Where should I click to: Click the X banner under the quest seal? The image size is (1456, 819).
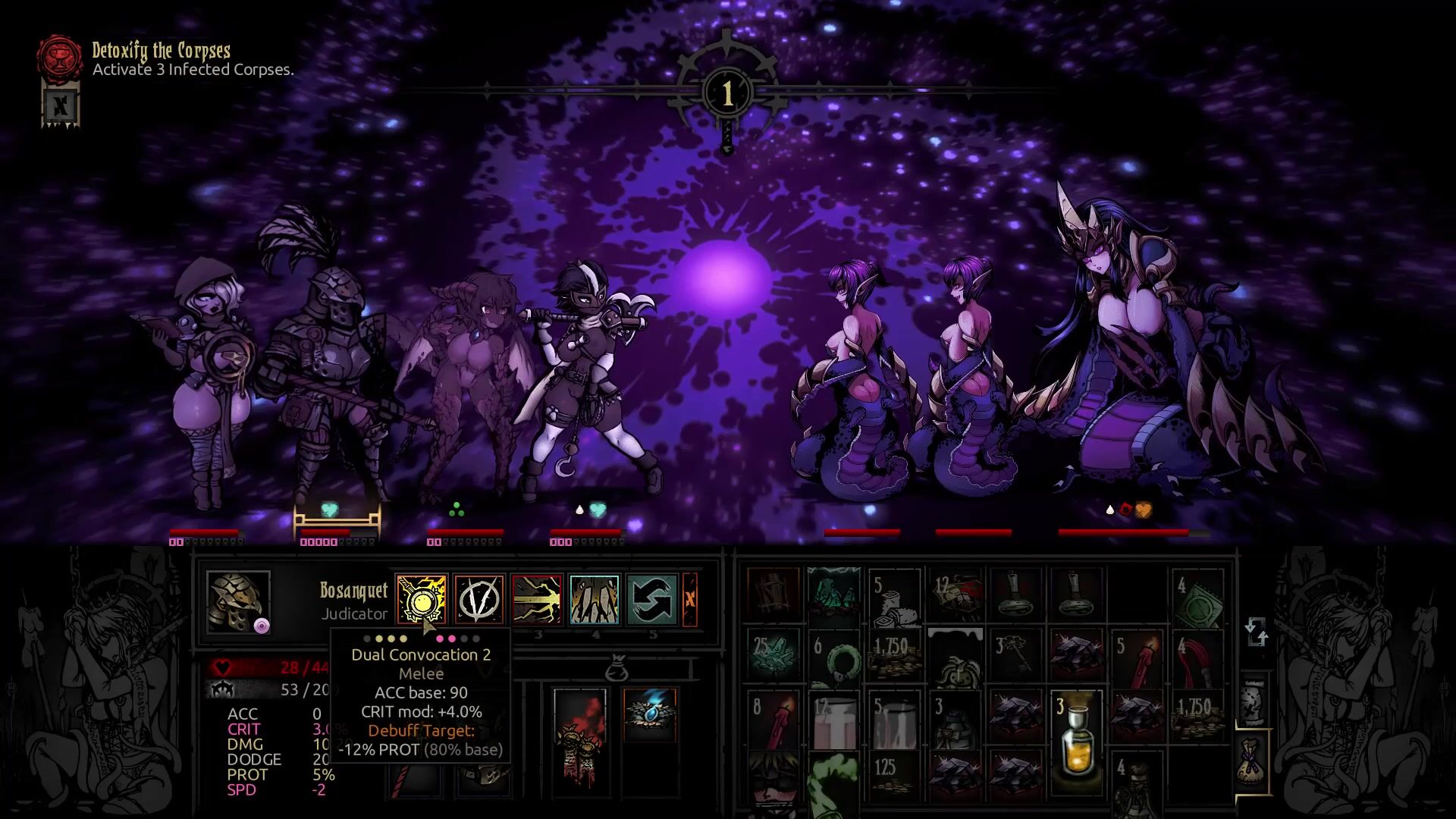coord(61,105)
